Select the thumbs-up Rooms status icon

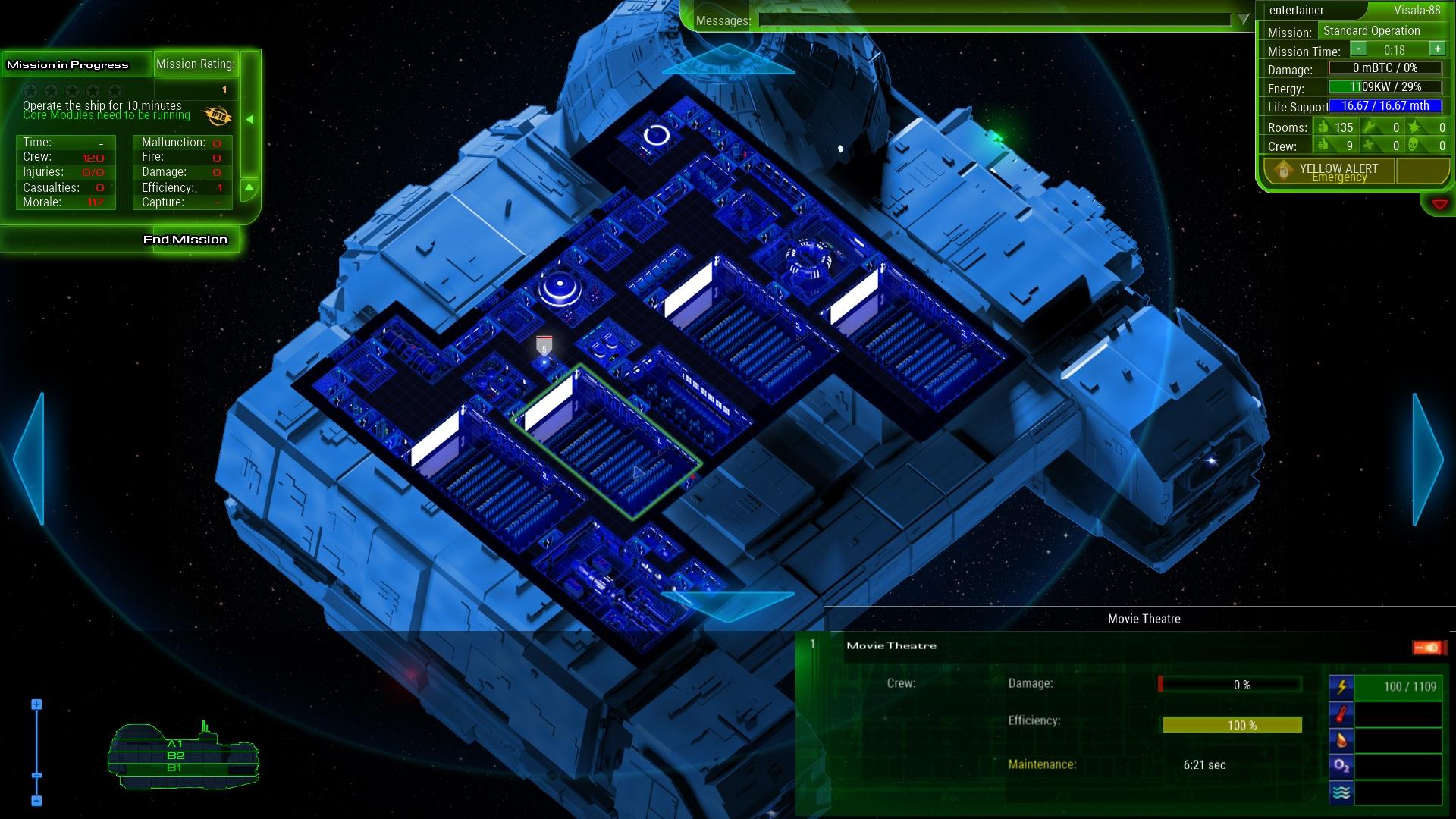pos(1323,127)
